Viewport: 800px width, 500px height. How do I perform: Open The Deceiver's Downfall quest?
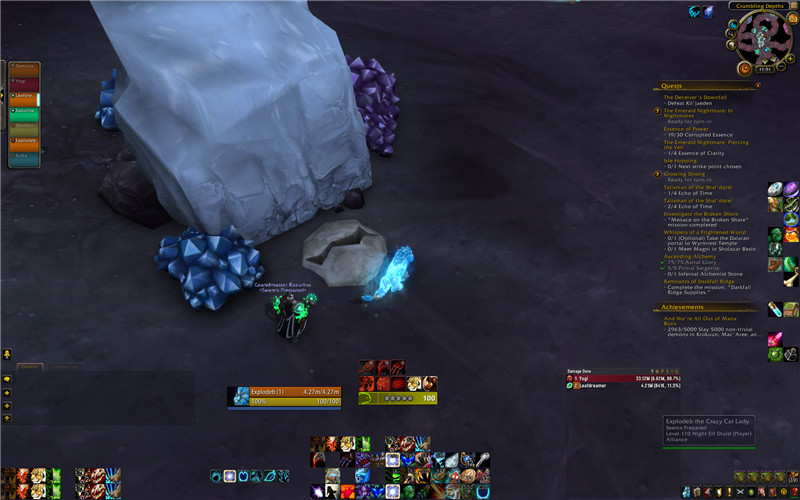(695, 97)
